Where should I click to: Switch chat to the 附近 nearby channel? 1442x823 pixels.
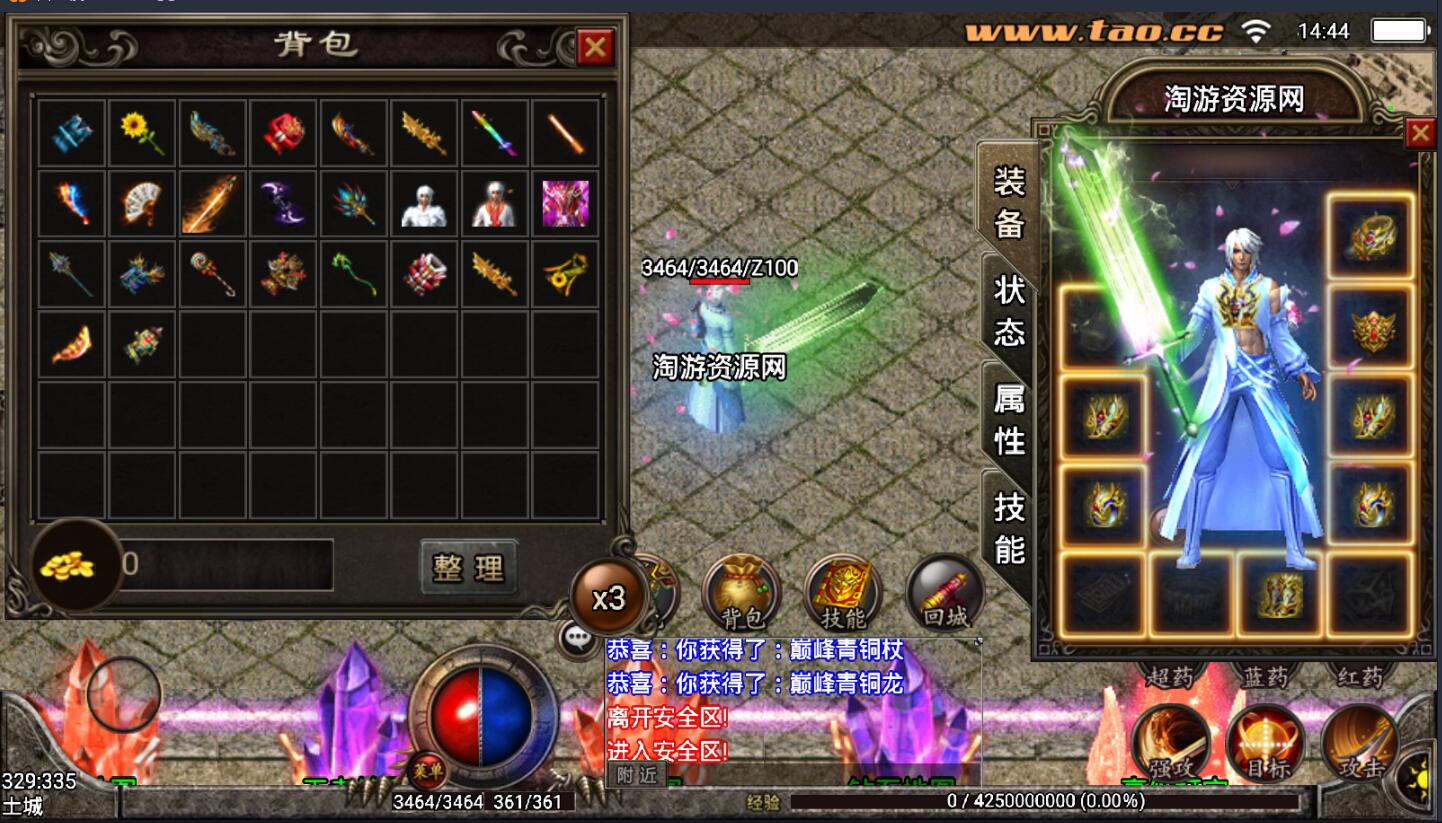636,774
